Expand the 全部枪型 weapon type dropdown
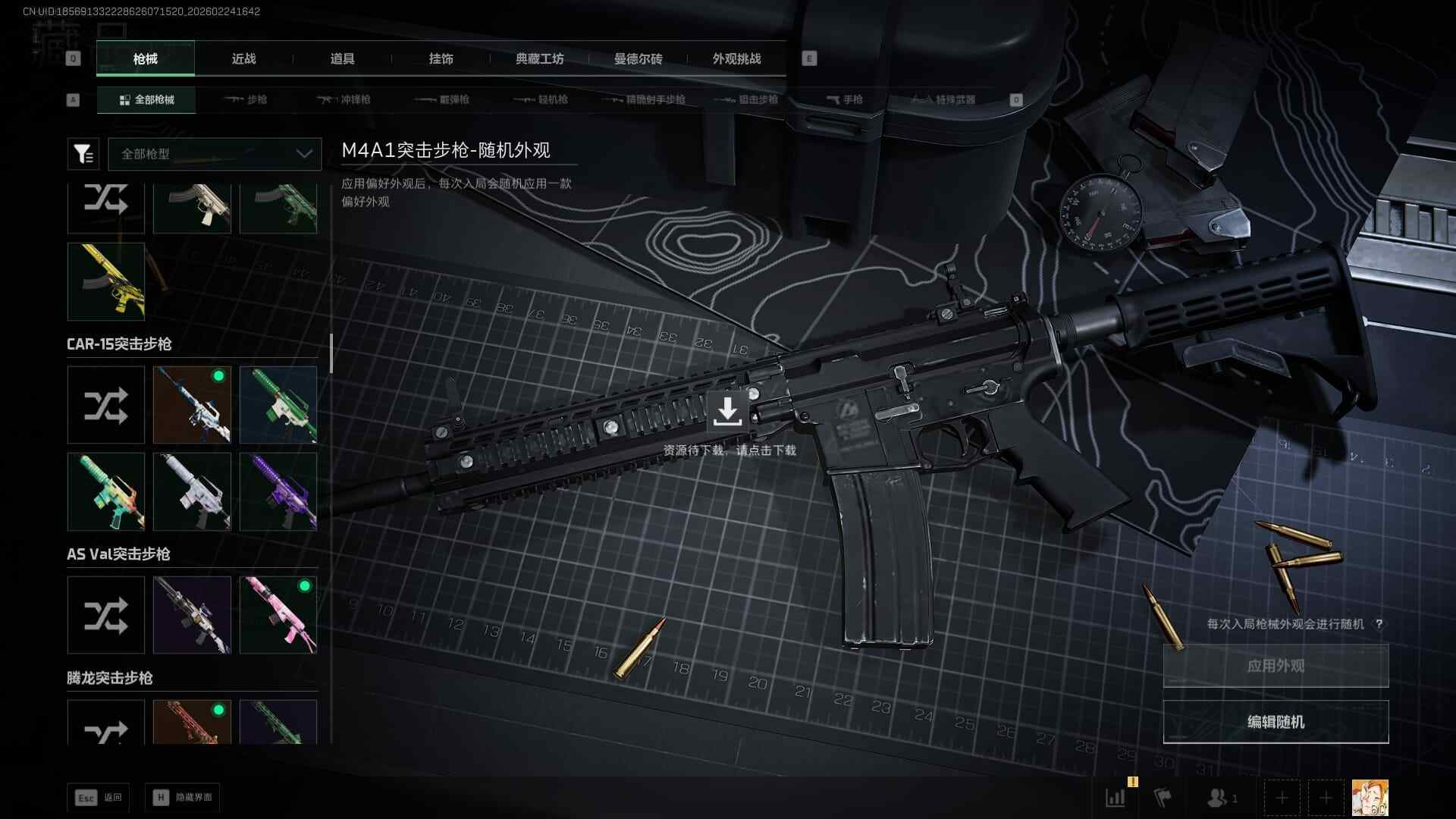The width and height of the screenshot is (1456, 819). (215, 154)
